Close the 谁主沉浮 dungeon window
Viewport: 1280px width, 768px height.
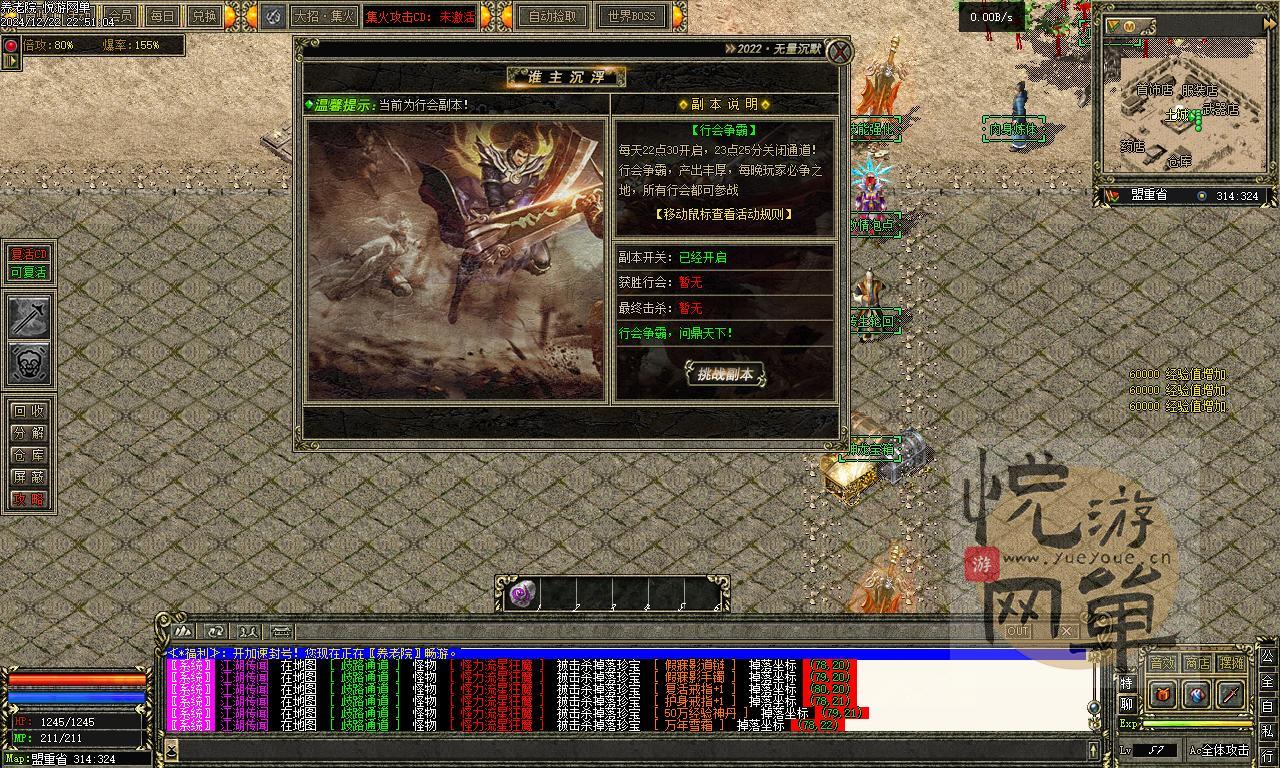click(842, 51)
